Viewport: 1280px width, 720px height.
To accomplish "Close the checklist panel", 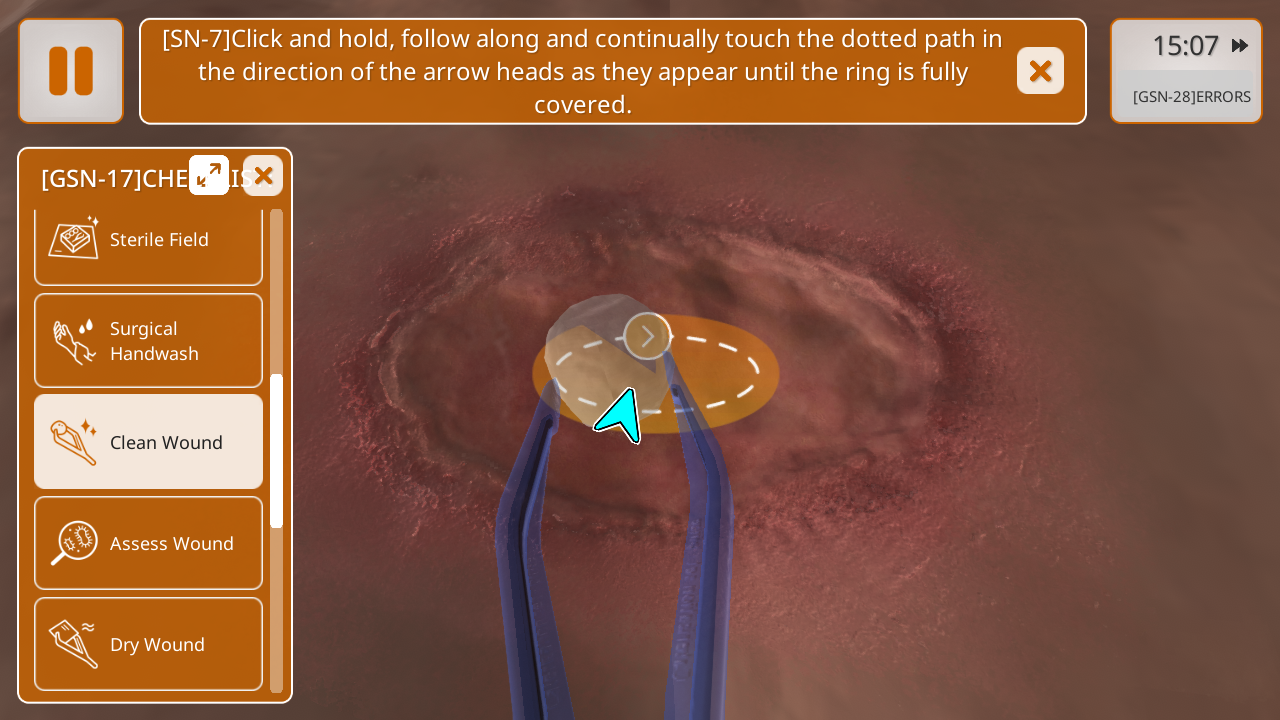I will pos(263,176).
